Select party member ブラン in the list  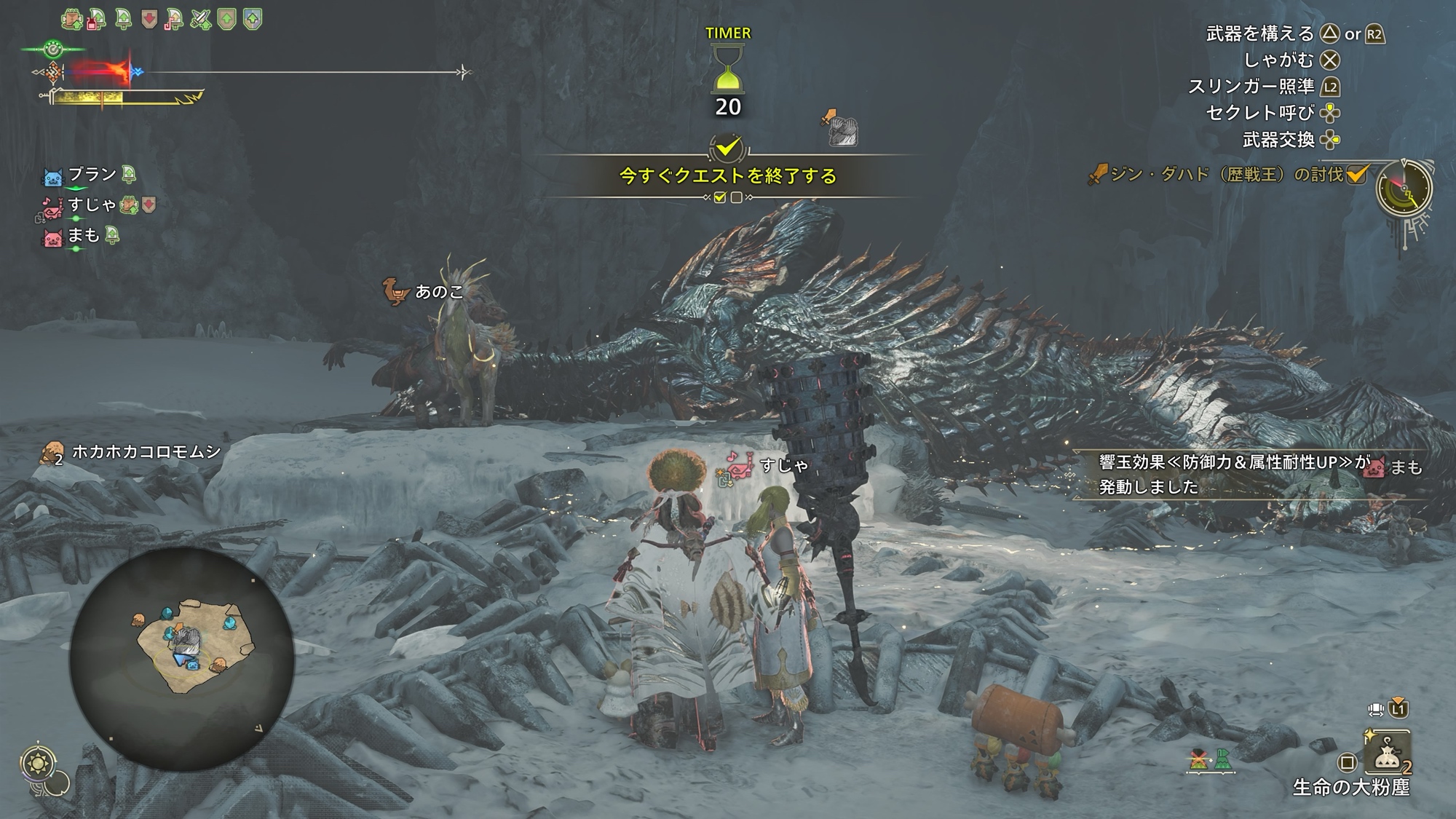point(92,175)
